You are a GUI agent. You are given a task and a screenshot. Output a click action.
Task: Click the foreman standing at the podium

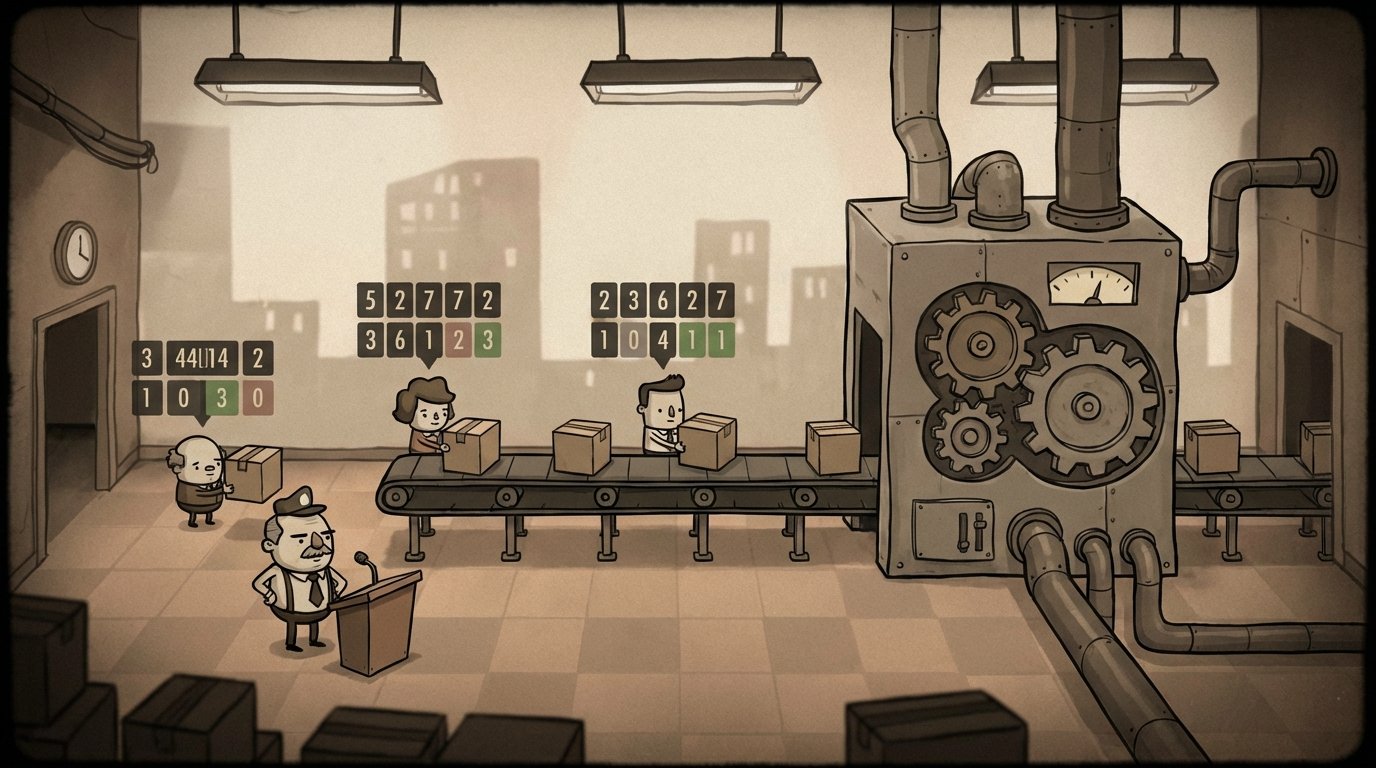pyautogui.click(x=298, y=580)
